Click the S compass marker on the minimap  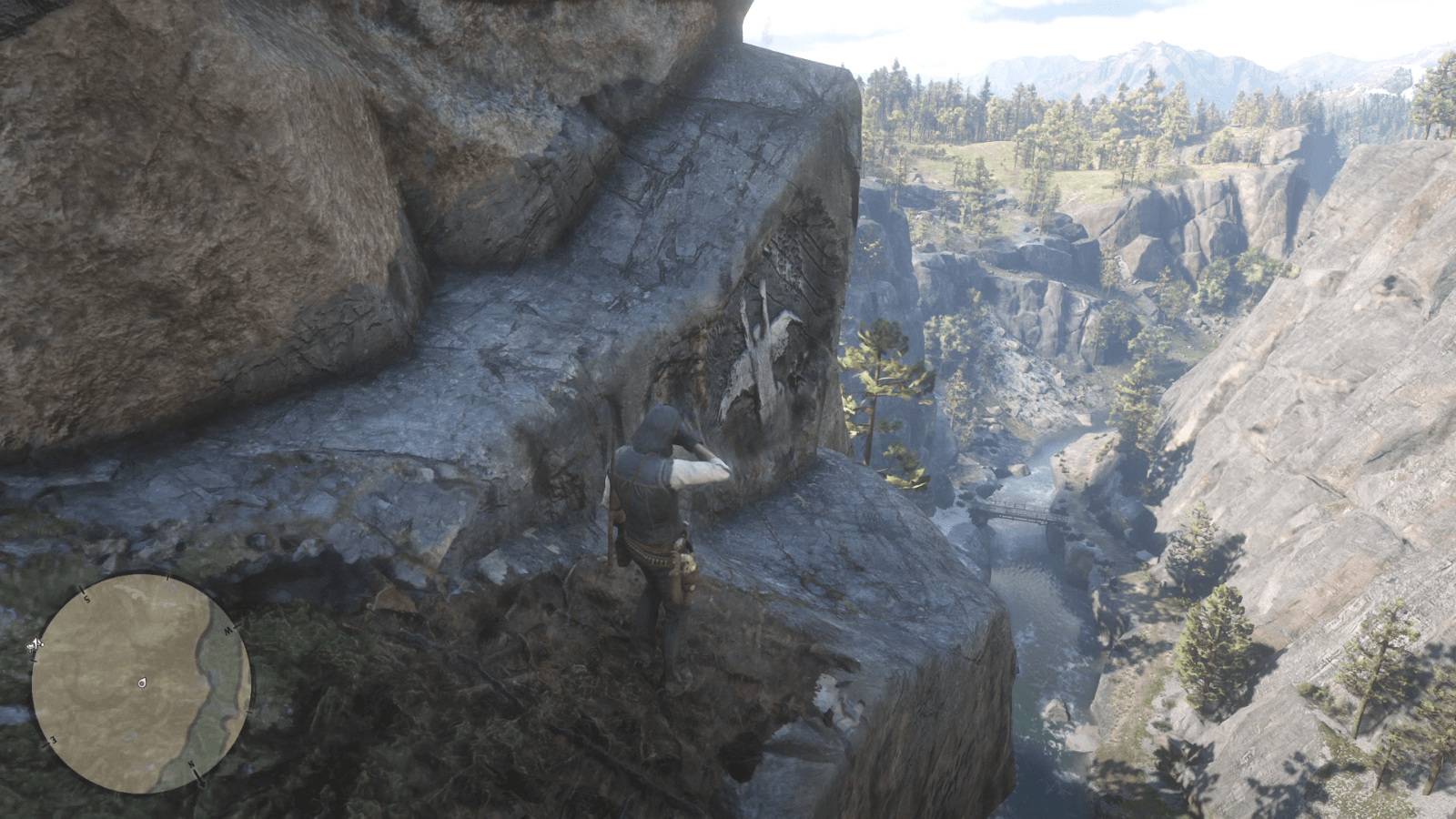[x=86, y=598]
